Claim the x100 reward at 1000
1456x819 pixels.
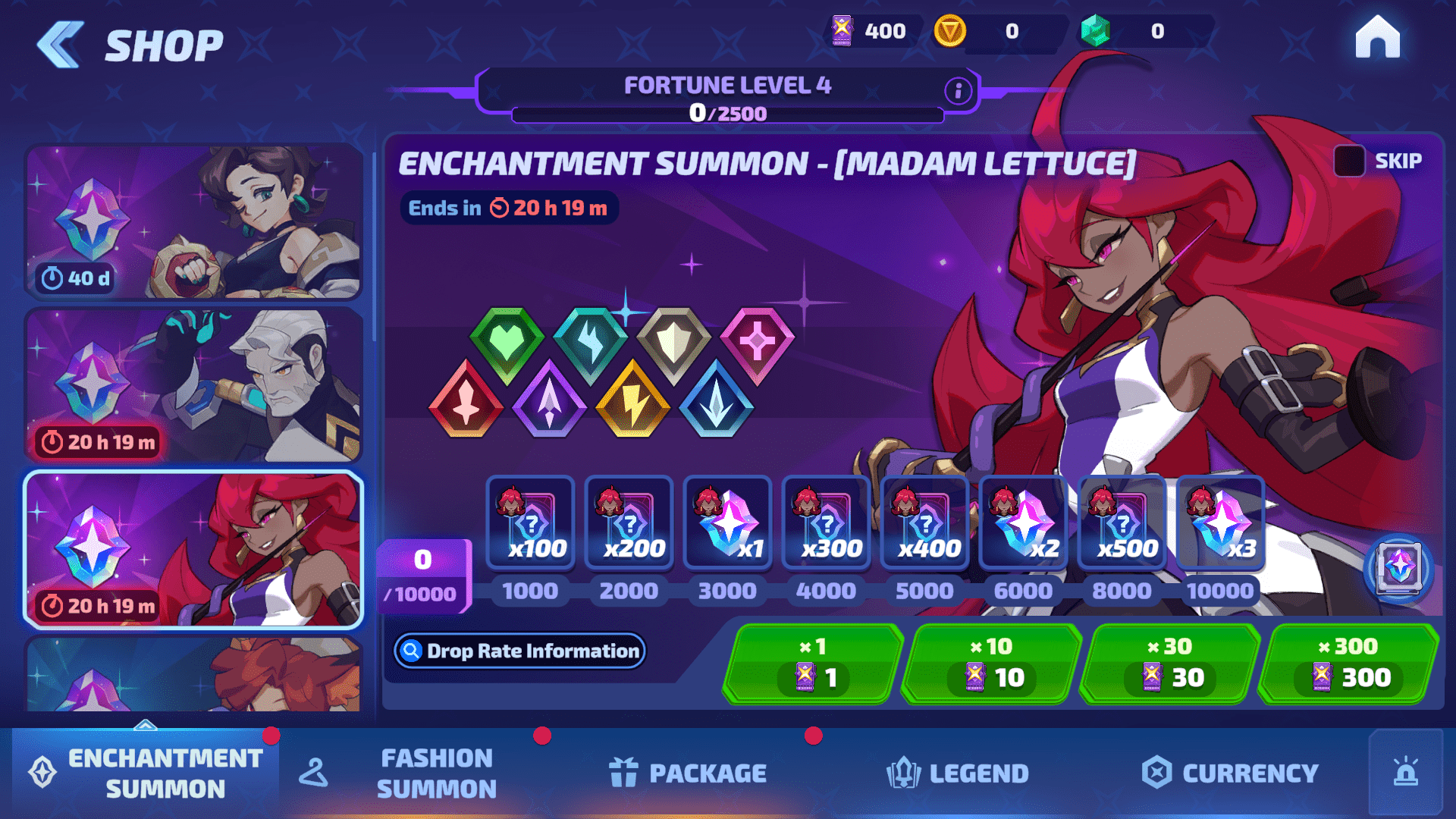(x=530, y=523)
